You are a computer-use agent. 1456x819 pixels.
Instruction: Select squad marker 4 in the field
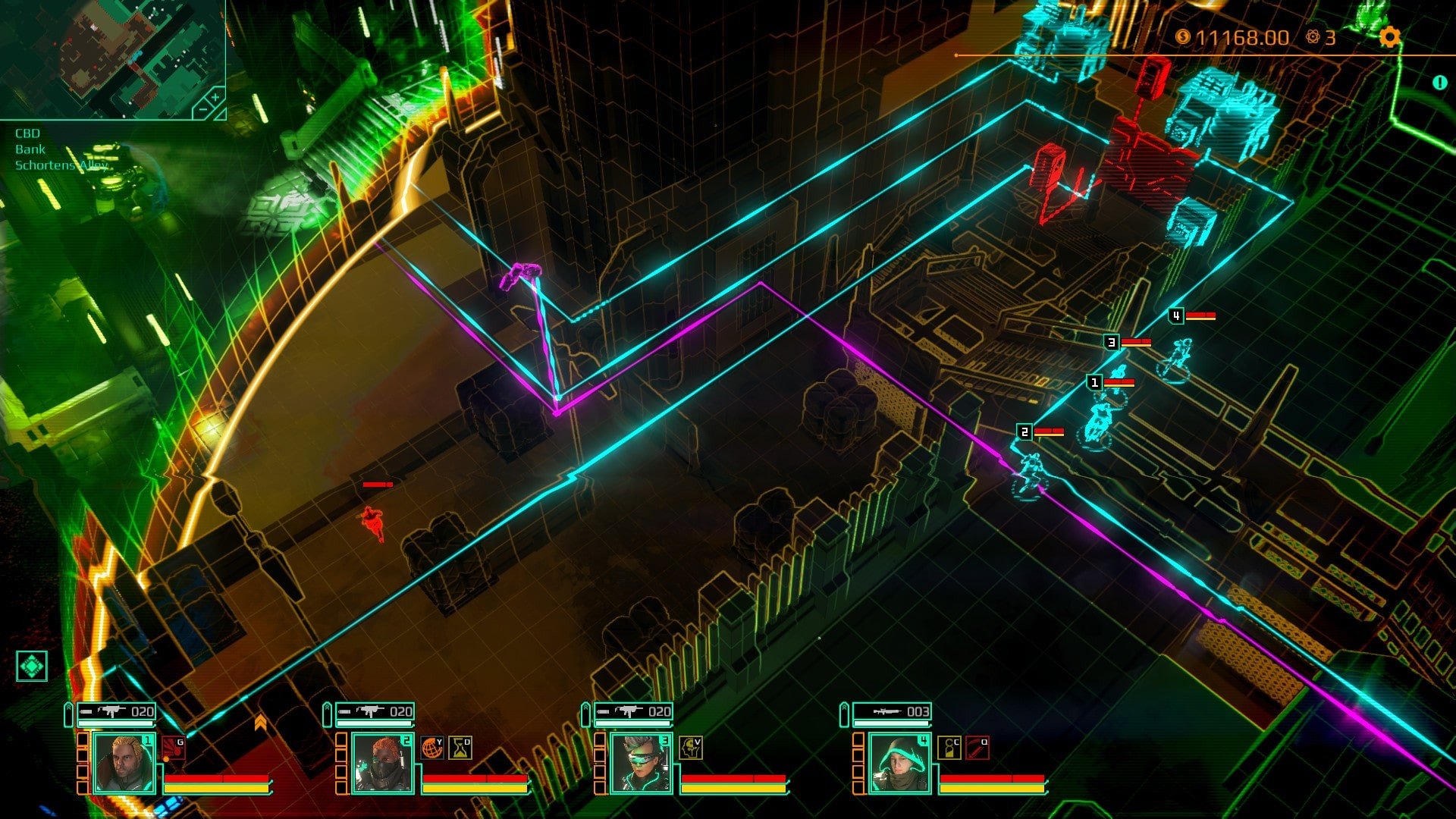pos(1176,316)
